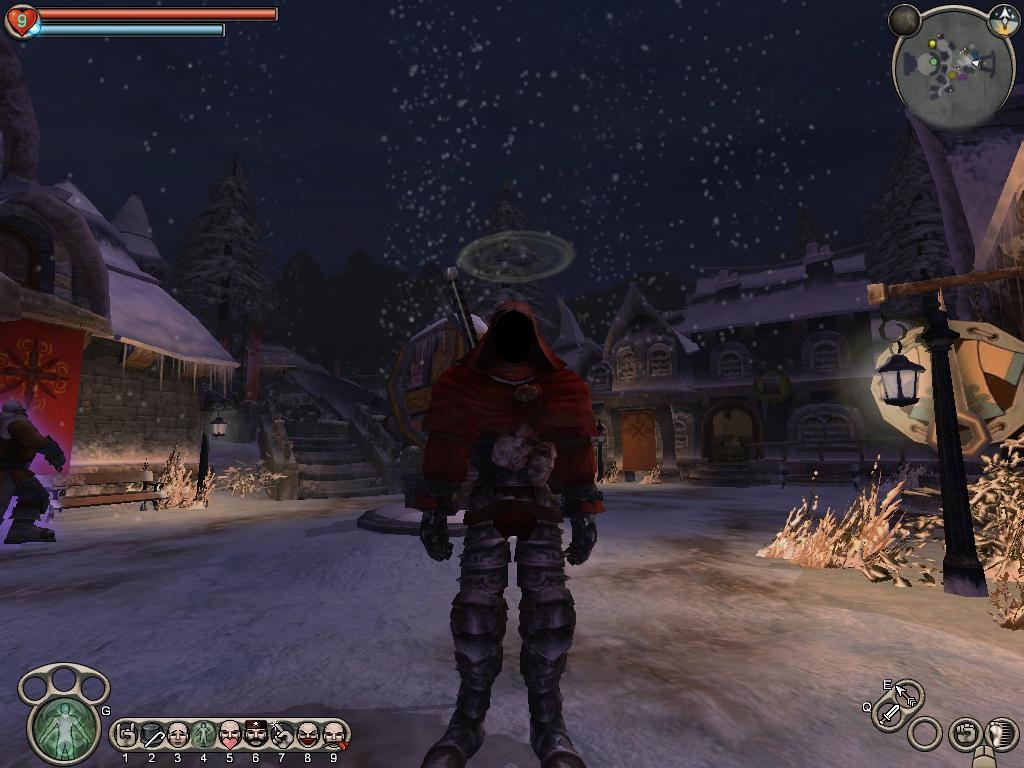Screen dimensions: 1024x768
Task: Open the circular minimap
Action: (x=951, y=71)
